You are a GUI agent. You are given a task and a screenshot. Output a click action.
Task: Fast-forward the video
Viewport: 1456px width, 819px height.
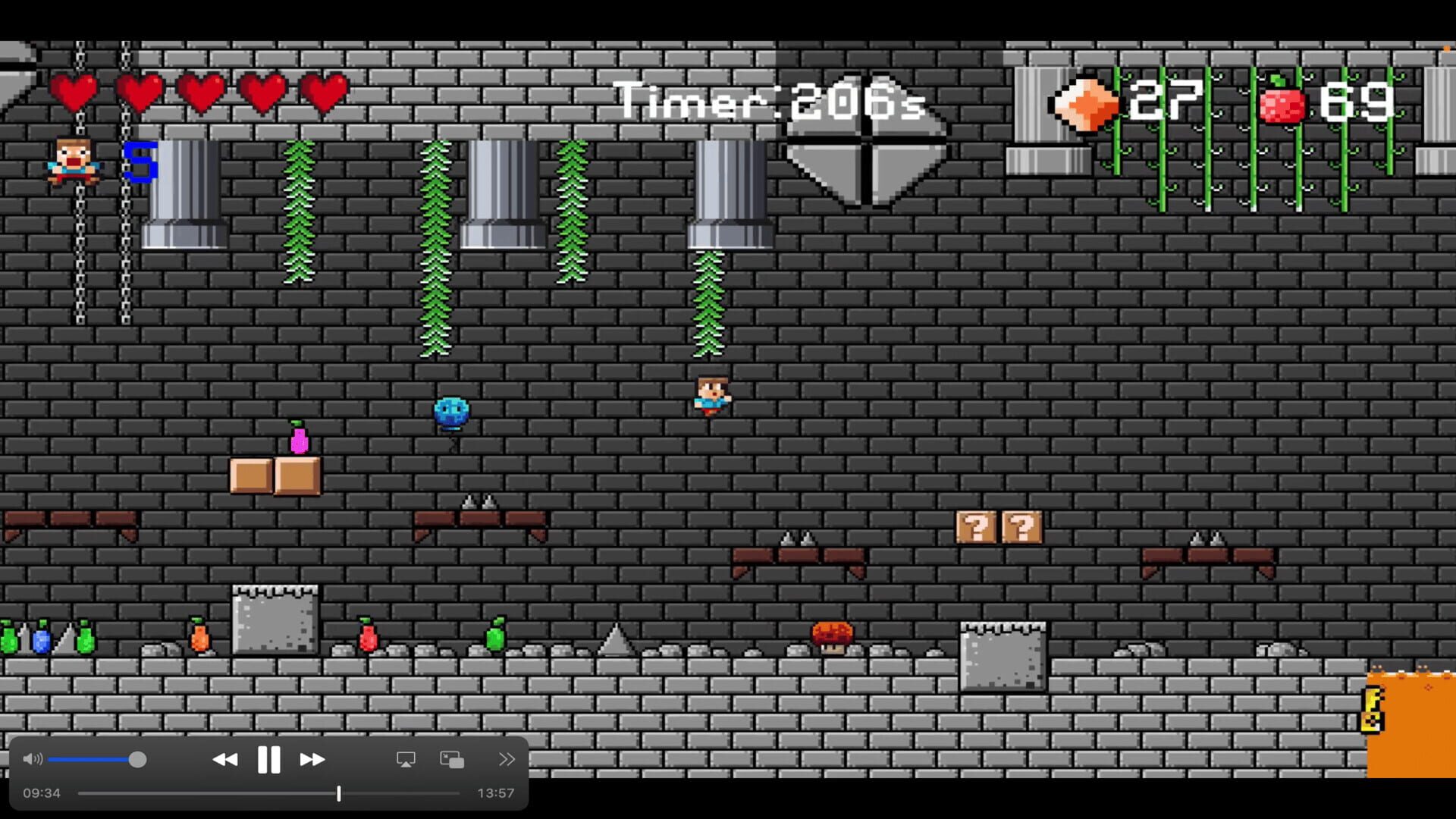pos(312,758)
